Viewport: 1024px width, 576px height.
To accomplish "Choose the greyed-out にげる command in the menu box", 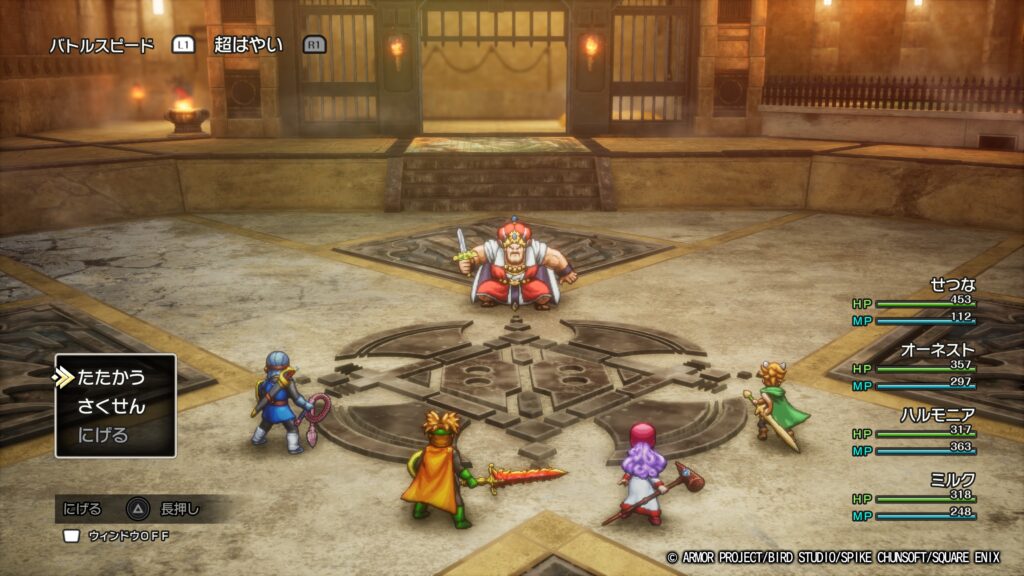I will (103, 435).
